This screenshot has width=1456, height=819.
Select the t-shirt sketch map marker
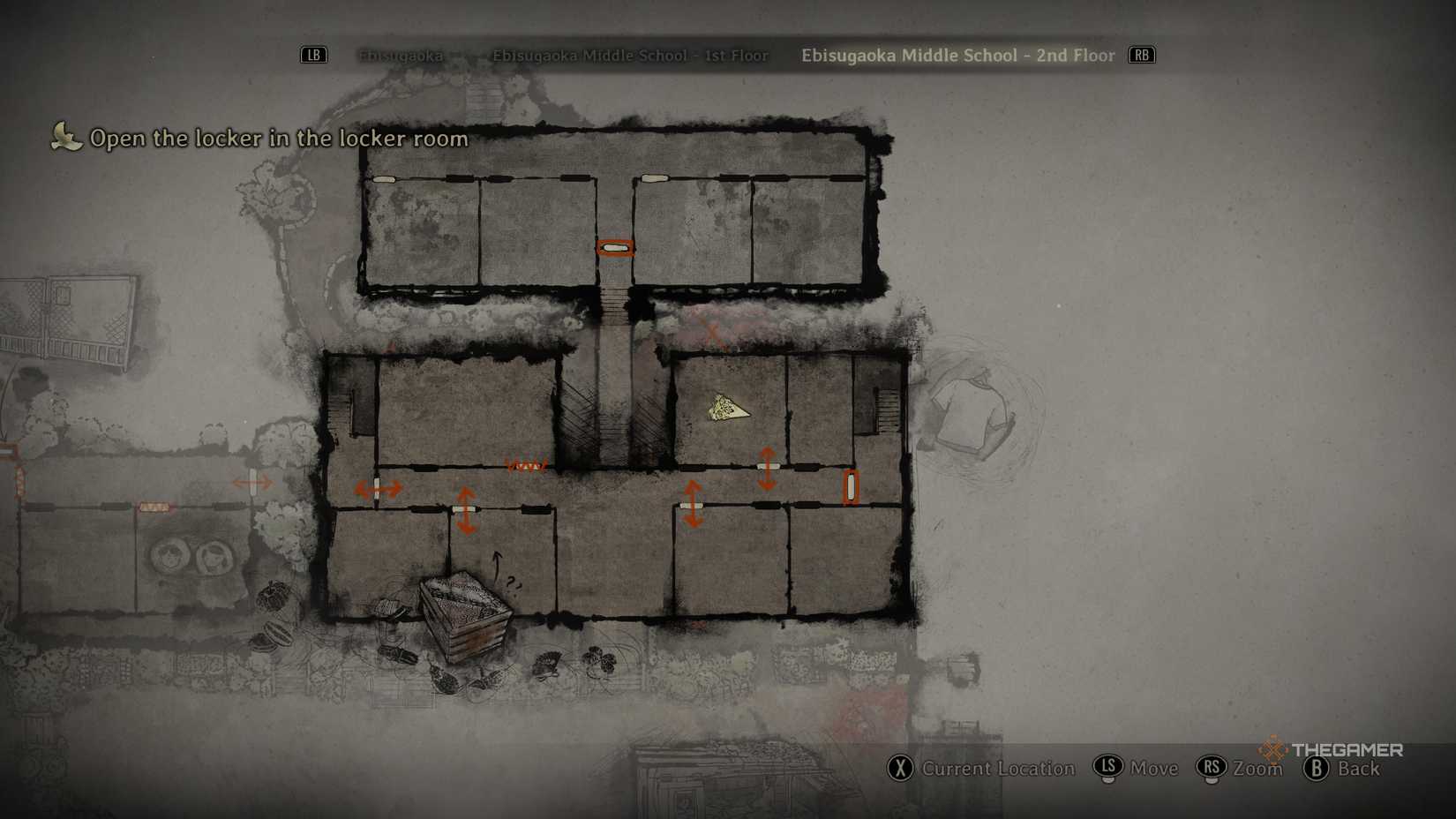(972, 414)
